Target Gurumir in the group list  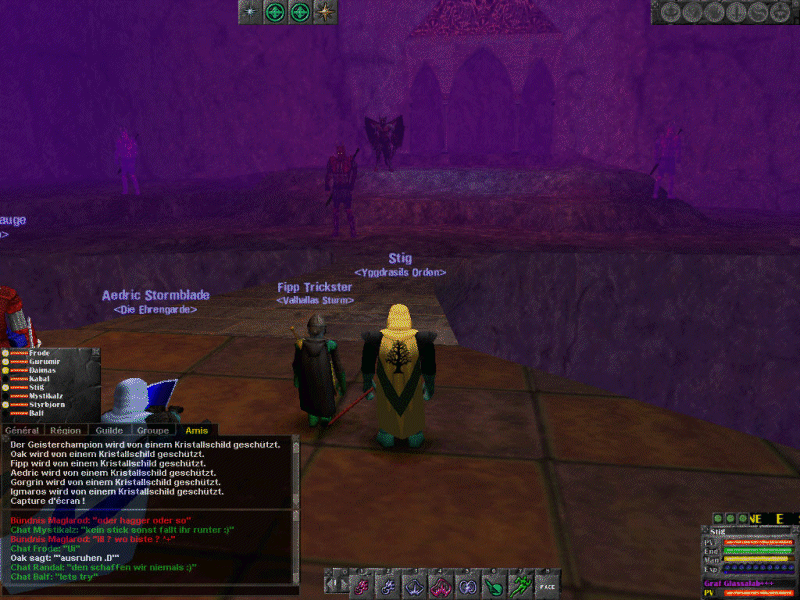click(x=44, y=362)
